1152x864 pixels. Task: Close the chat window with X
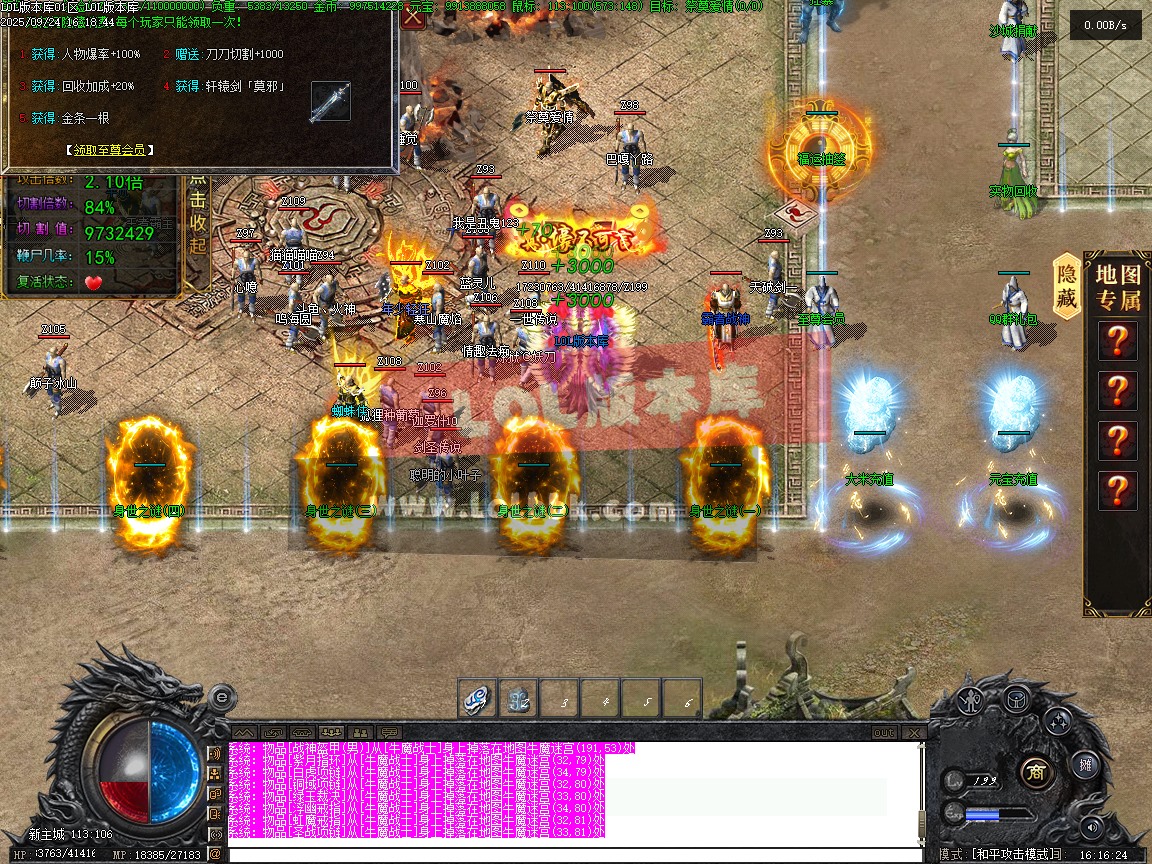pyautogui.click(x=913, y=733)
